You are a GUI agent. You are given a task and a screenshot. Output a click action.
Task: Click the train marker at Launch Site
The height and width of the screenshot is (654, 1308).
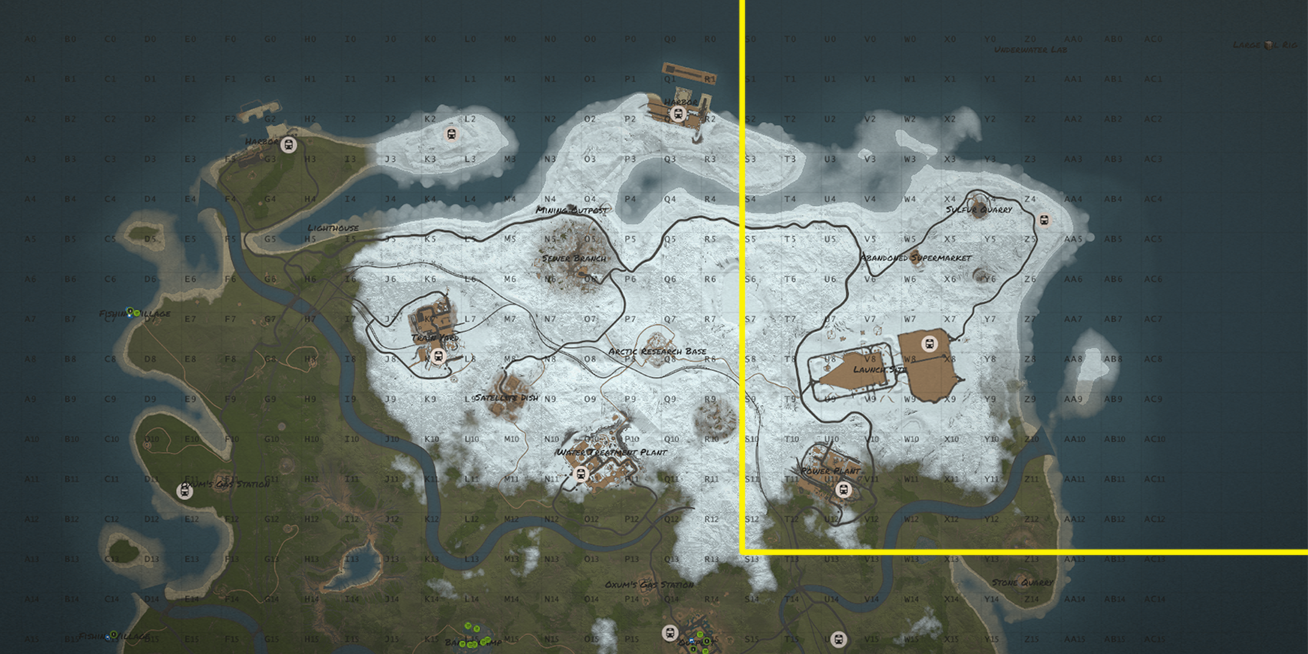pos(929,344)
